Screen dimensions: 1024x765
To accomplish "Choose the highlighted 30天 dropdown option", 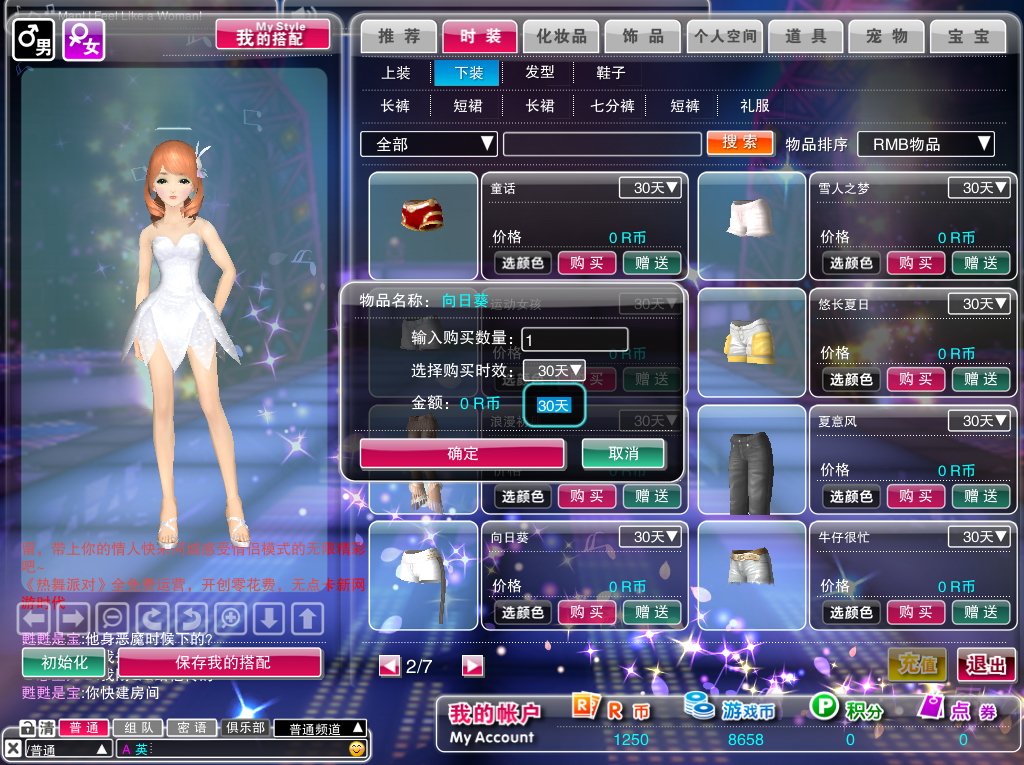I will (553, 405).
